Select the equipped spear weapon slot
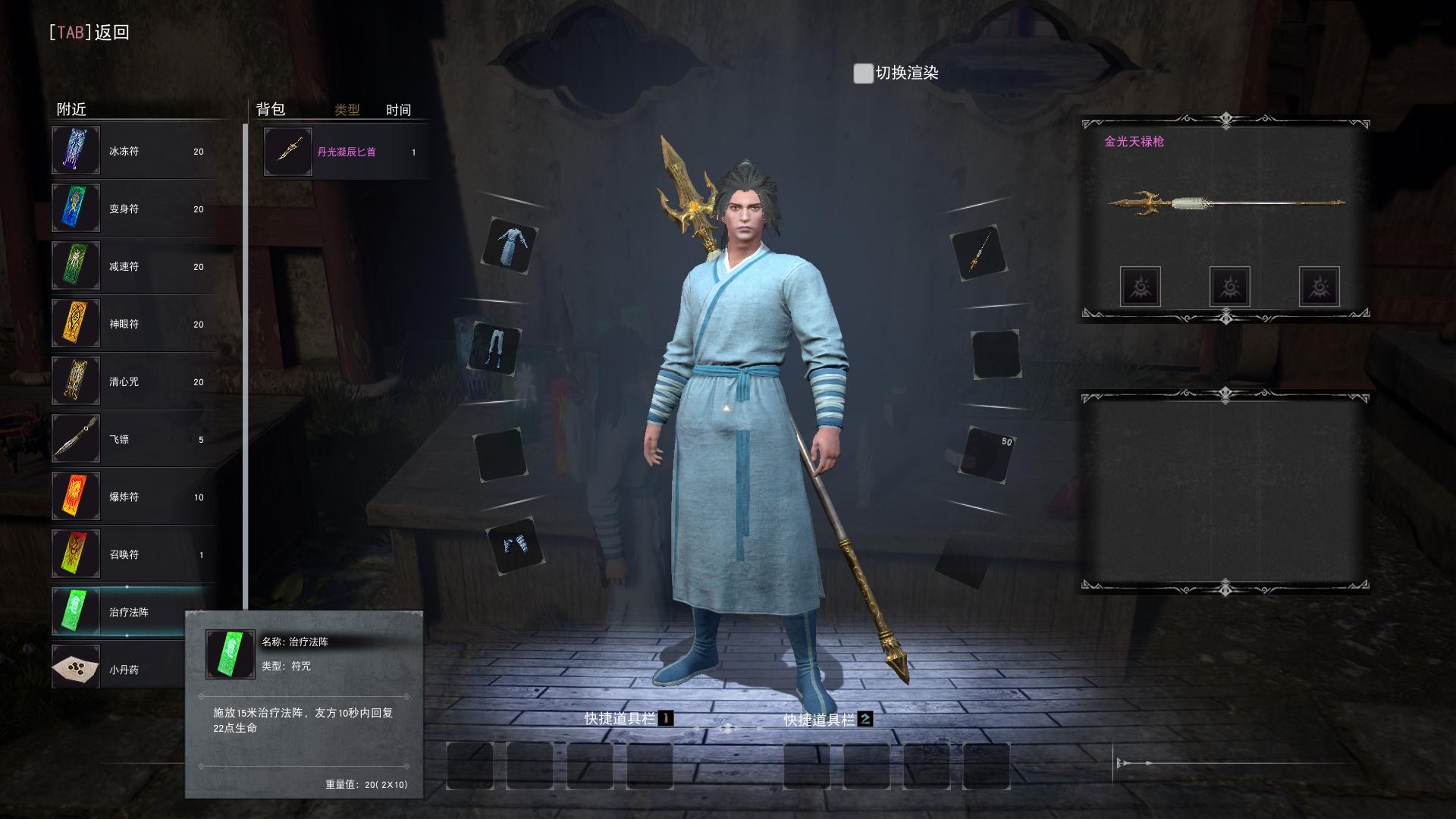Screen dimensions: 1456x819 pyautogui.click(x=978, y=253)
